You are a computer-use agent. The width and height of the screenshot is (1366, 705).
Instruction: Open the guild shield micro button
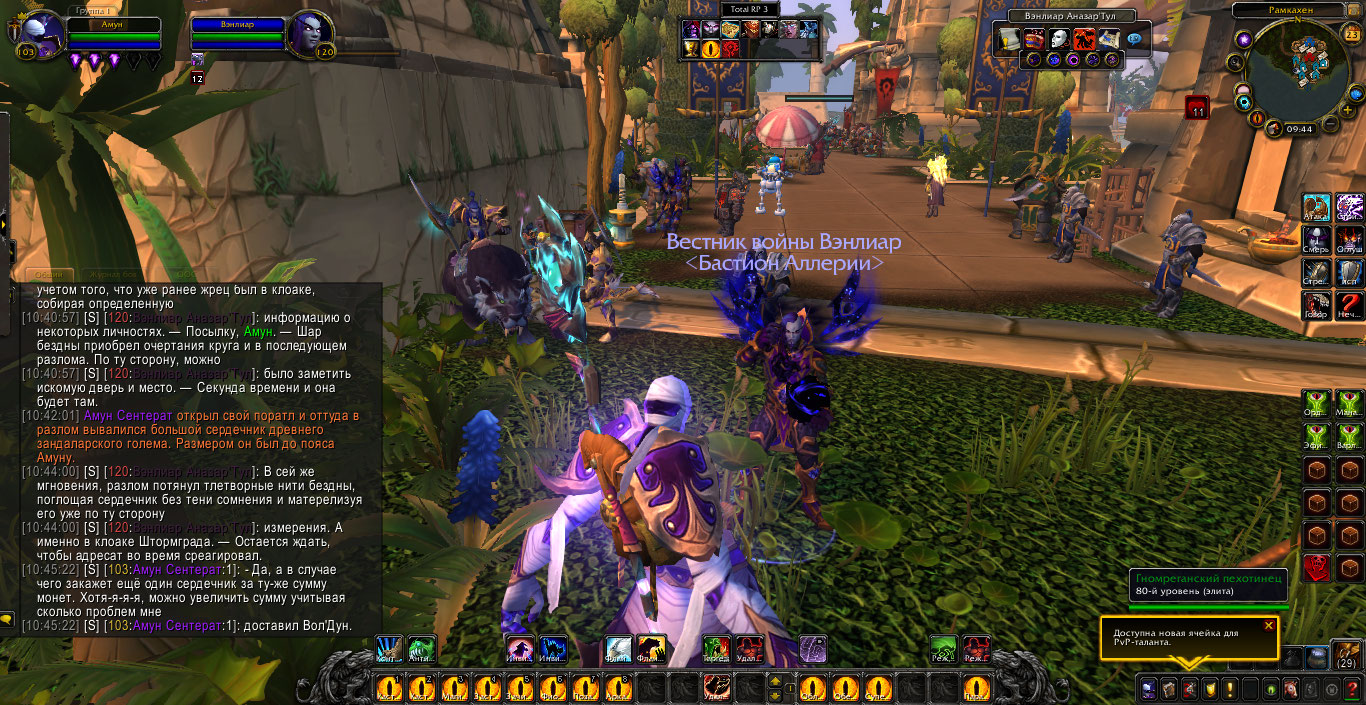tap(1209, 689)
